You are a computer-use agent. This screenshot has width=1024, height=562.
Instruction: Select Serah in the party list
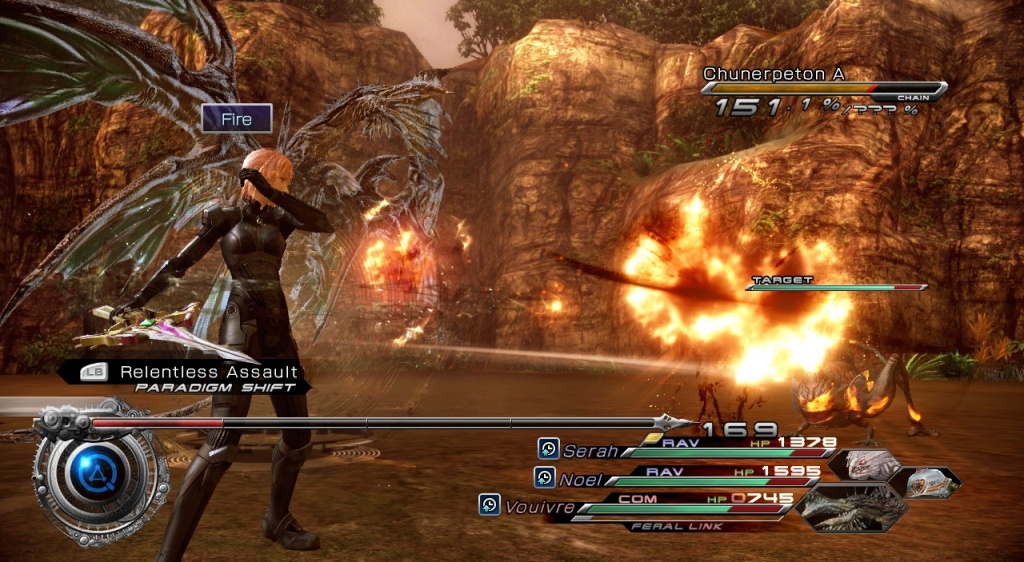(589, 451)
